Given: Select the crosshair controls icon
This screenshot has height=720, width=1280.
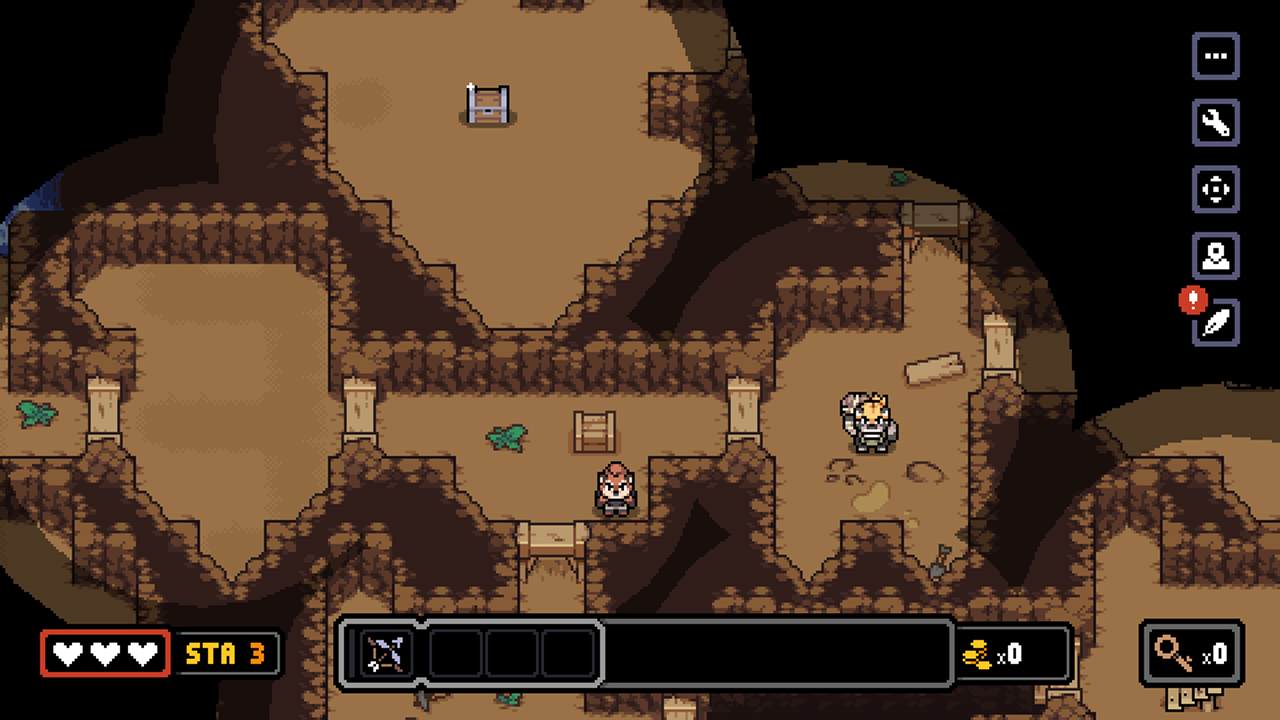Looking at the screenshot, I should 1216,191.
